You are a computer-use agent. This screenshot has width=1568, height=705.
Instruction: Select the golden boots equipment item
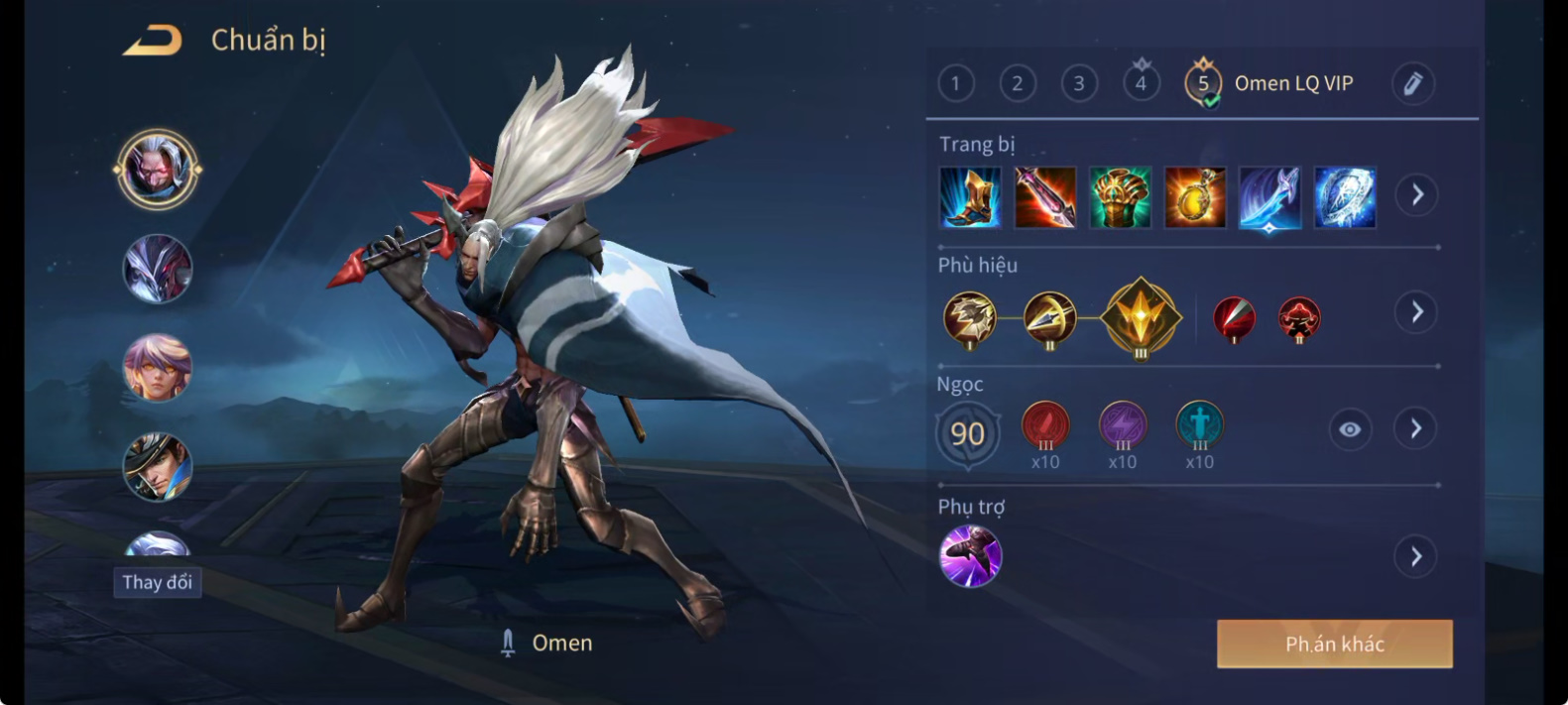[970, 197]
